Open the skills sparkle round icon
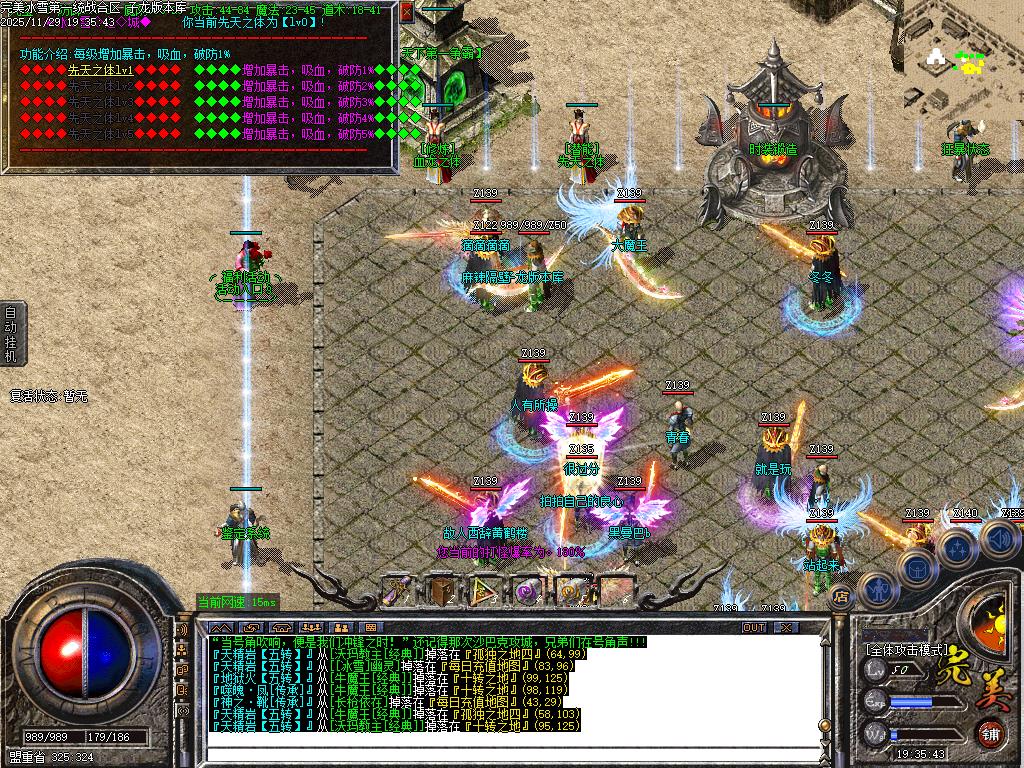 point(957,549)
